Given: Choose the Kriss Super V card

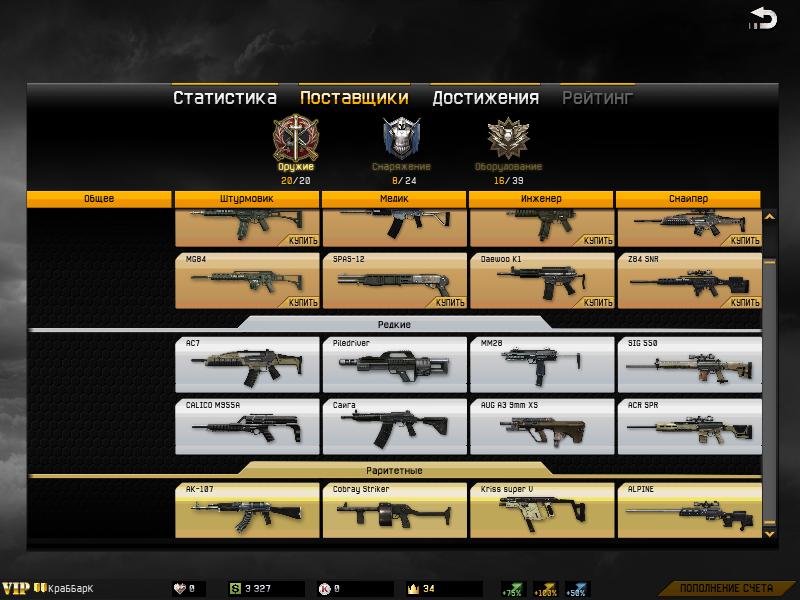Looking at the screenshot, I should tap(541, 510).
